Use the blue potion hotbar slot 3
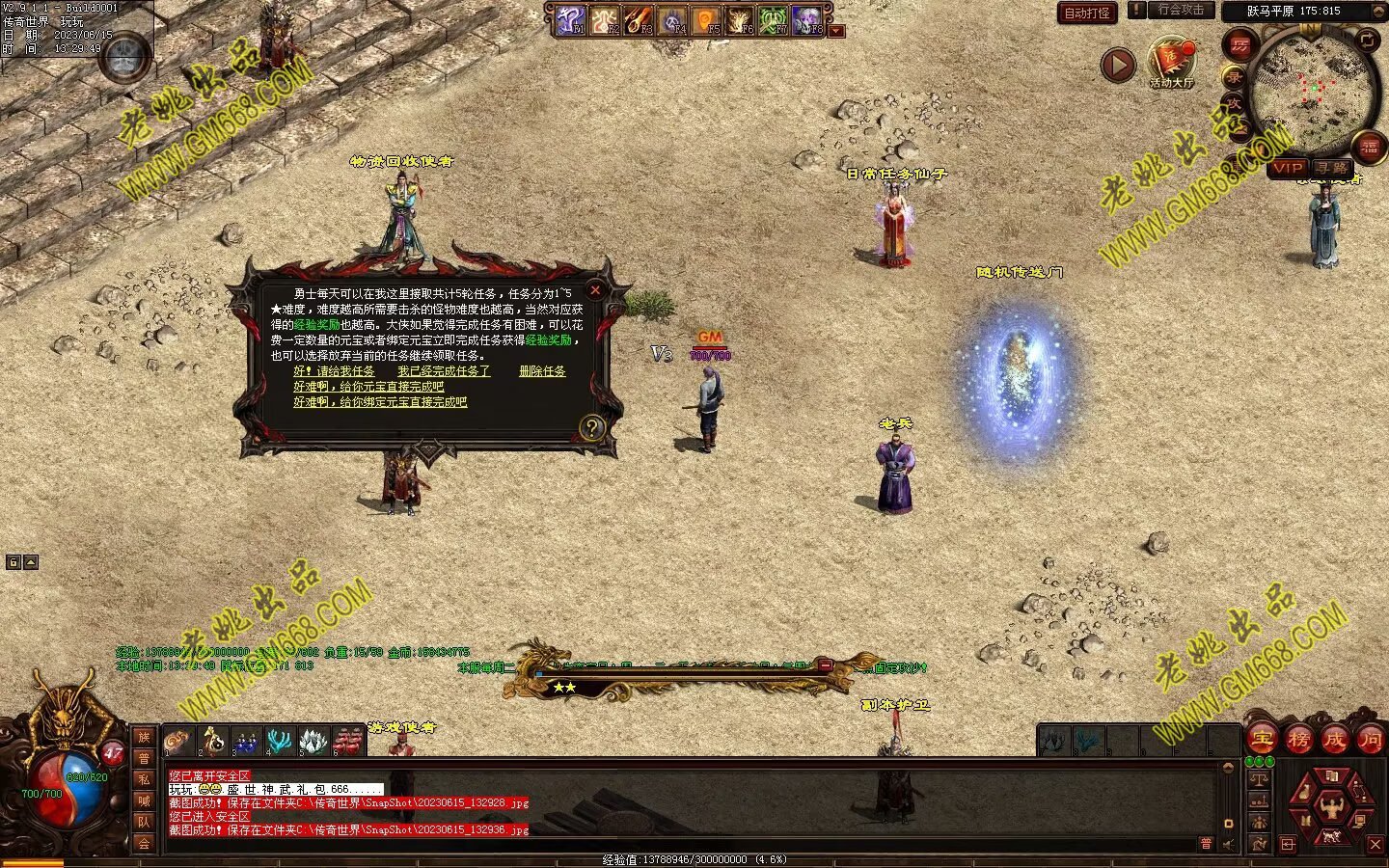The image size is (1389, 868). point(246,741)
